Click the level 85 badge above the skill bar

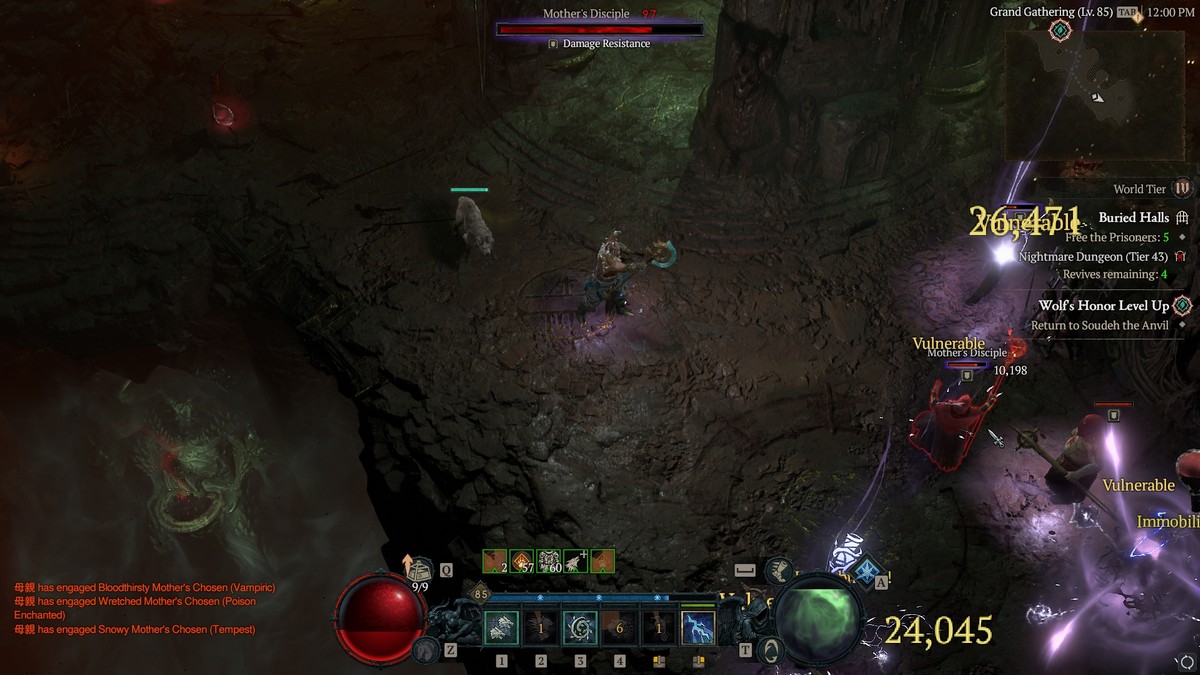481,594
